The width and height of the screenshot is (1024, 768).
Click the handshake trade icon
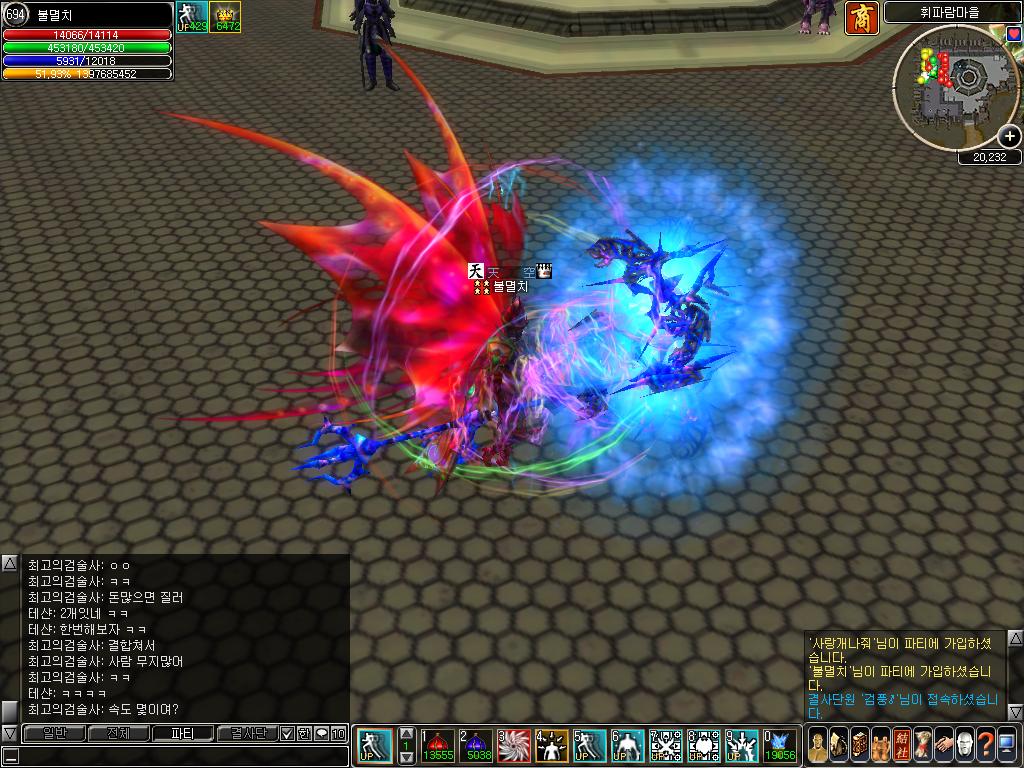point(944,746)
